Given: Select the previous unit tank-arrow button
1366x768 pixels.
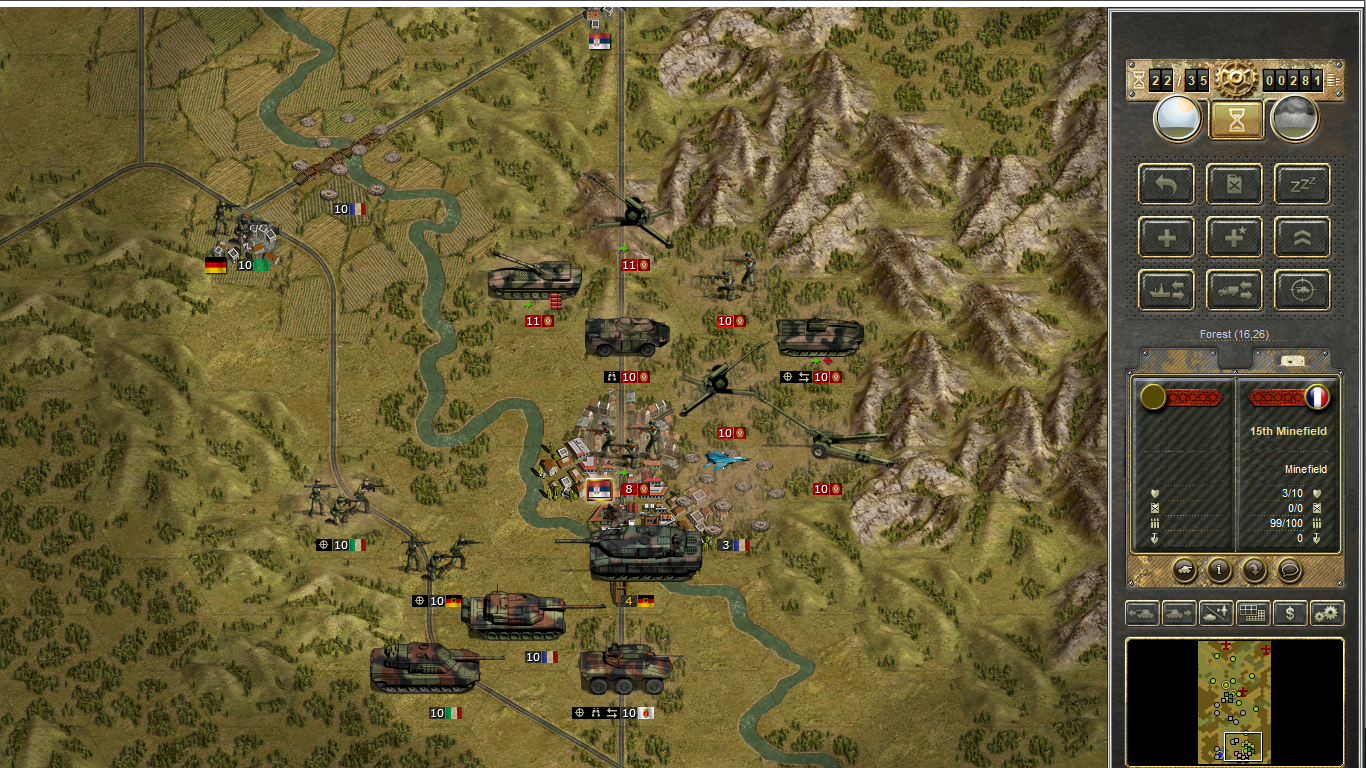Looking at the screenshot, I should coord(1143,613).
